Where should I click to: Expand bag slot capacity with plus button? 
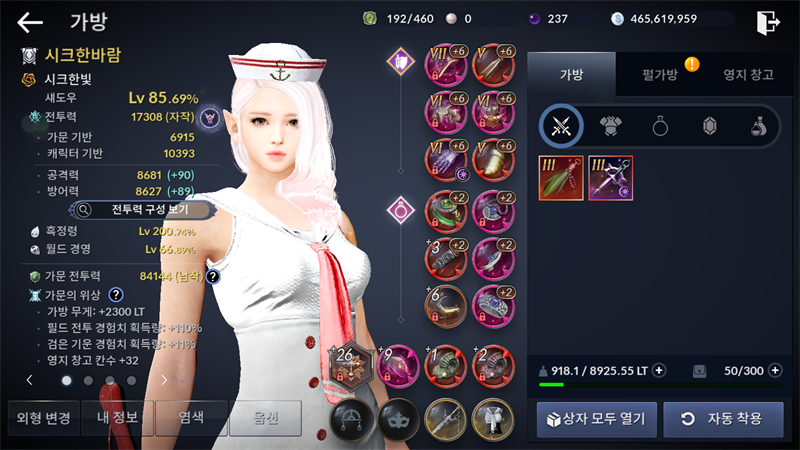pos(774,371)
